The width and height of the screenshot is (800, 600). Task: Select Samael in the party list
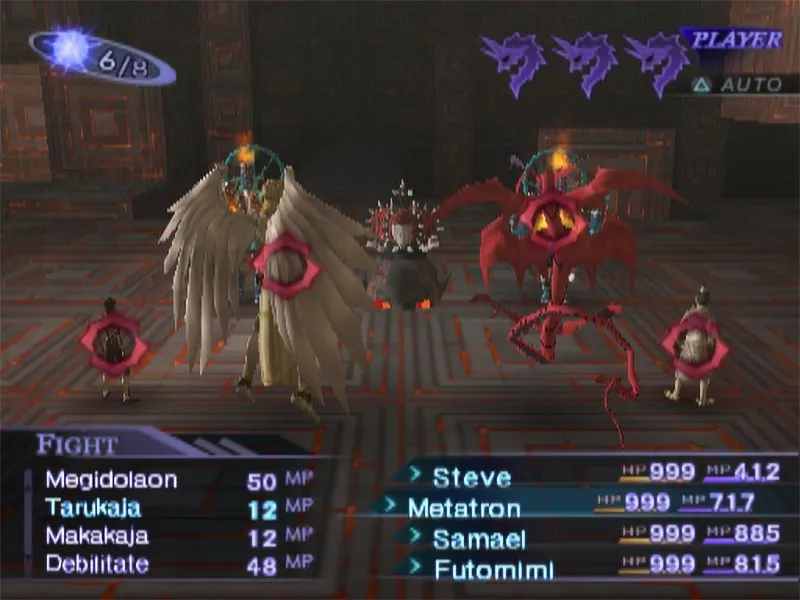tap(478, 539)
